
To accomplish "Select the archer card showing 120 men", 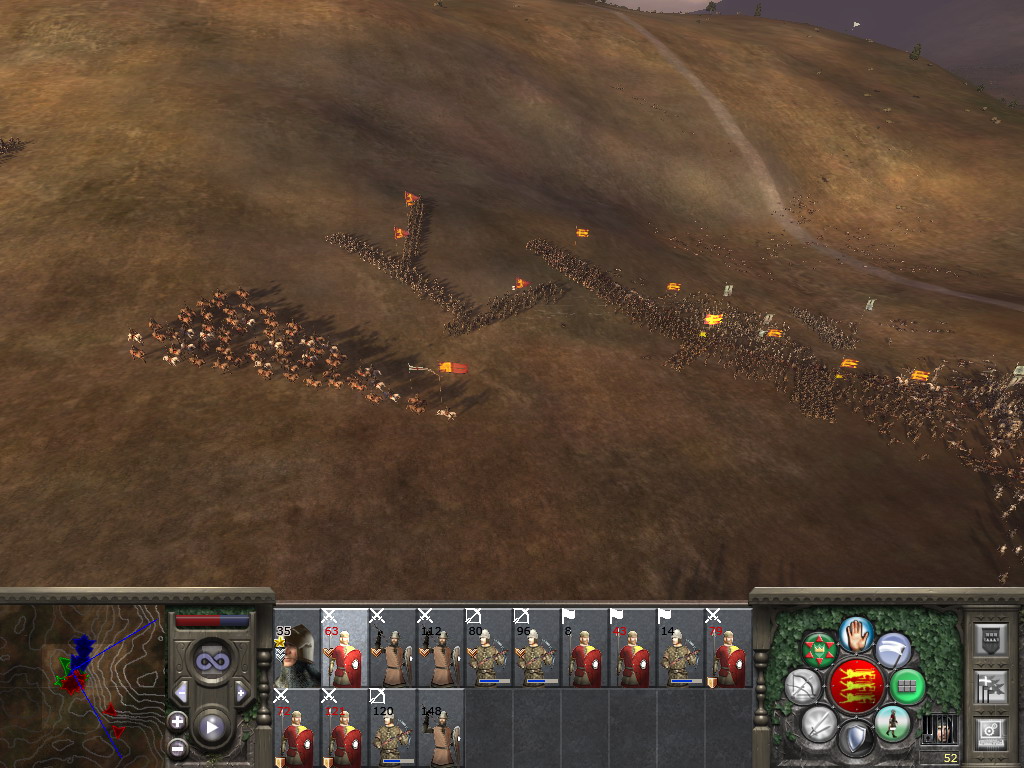I will pos(392,728).
